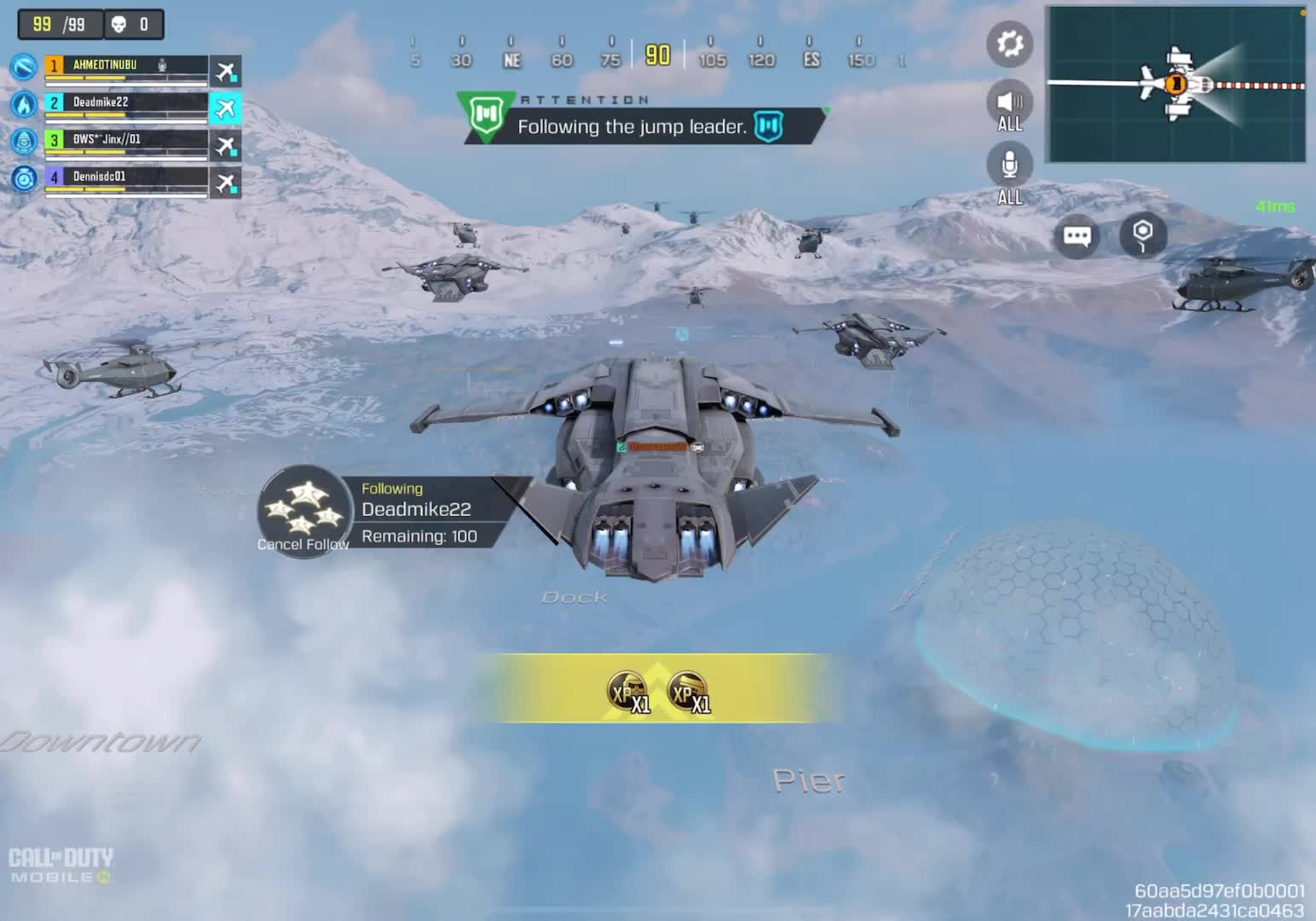Select teammate Dennisdc01 in squad list
Viewport: 1316px width, 921px height.
tap(125, 178)
